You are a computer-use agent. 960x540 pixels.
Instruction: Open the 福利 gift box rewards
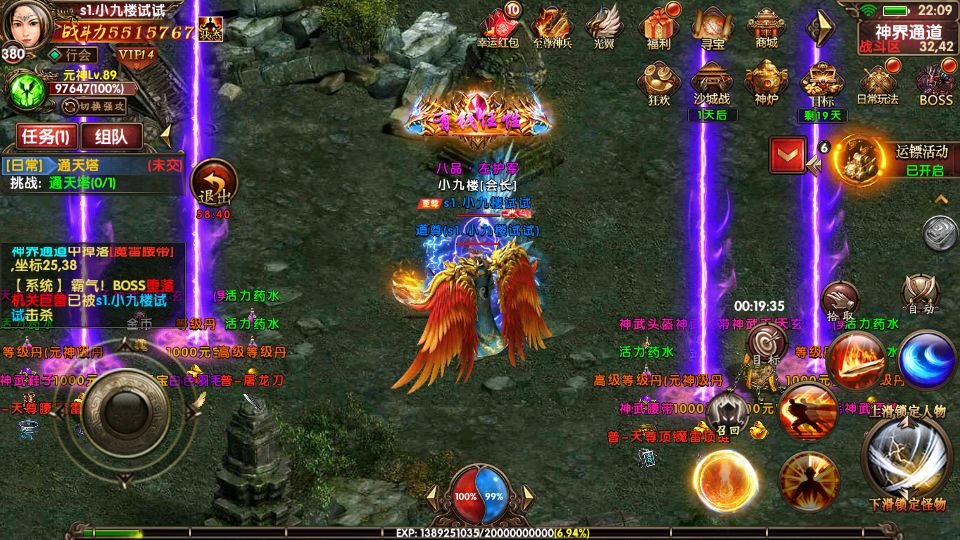657,24
